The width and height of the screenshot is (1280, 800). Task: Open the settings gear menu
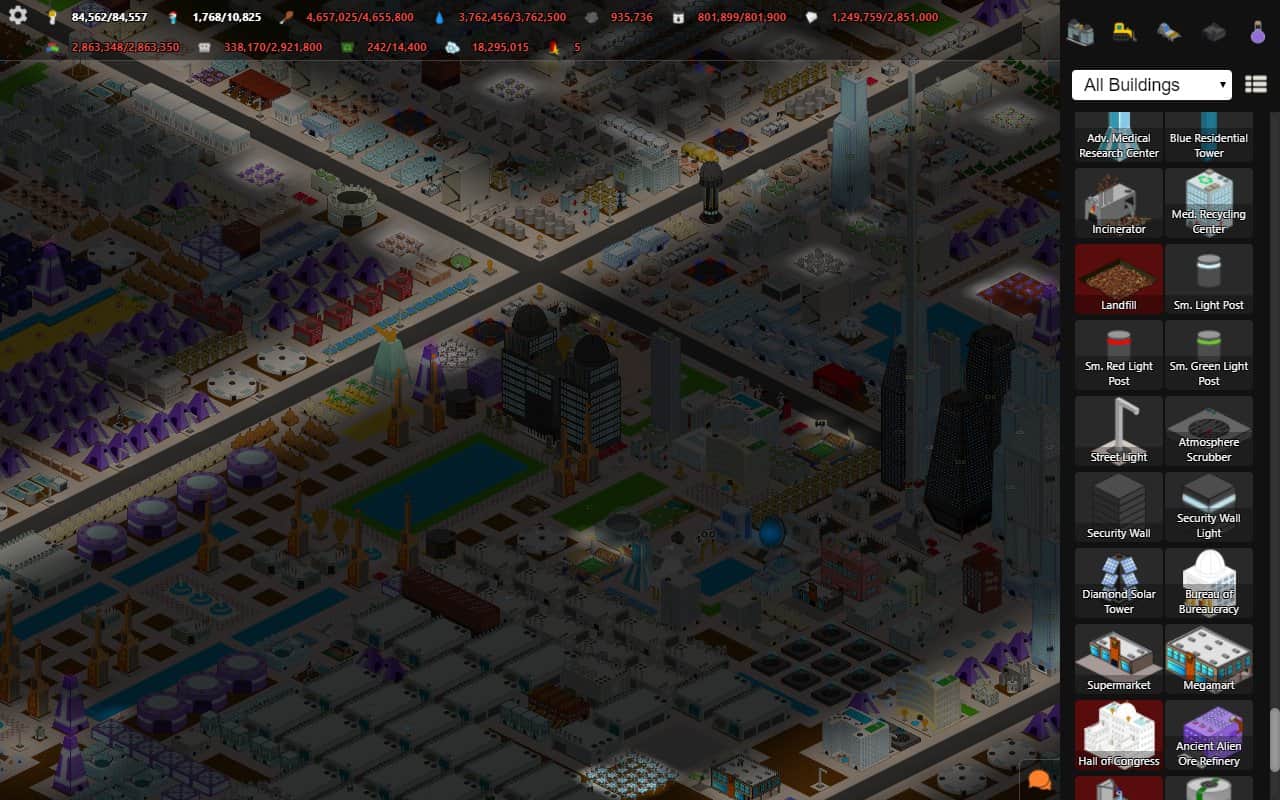pyautogui.click(x=17, y=16)
